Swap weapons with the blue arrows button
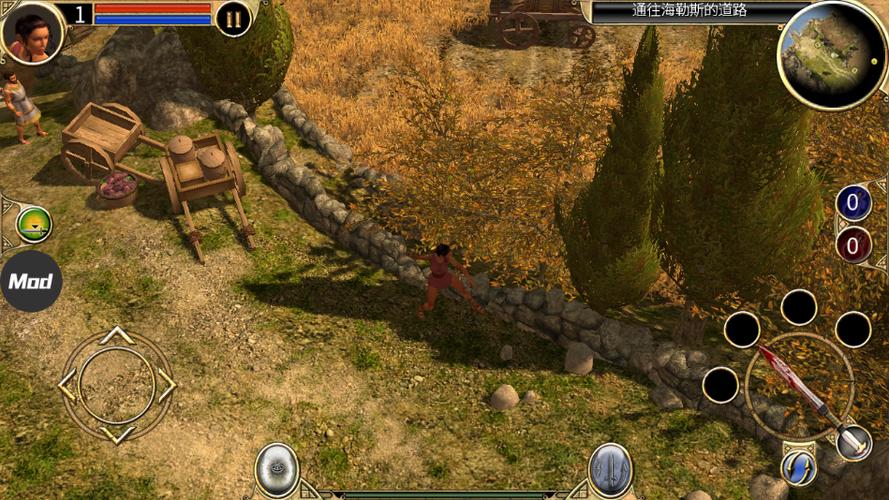889x500 pixels. (798, 467)
